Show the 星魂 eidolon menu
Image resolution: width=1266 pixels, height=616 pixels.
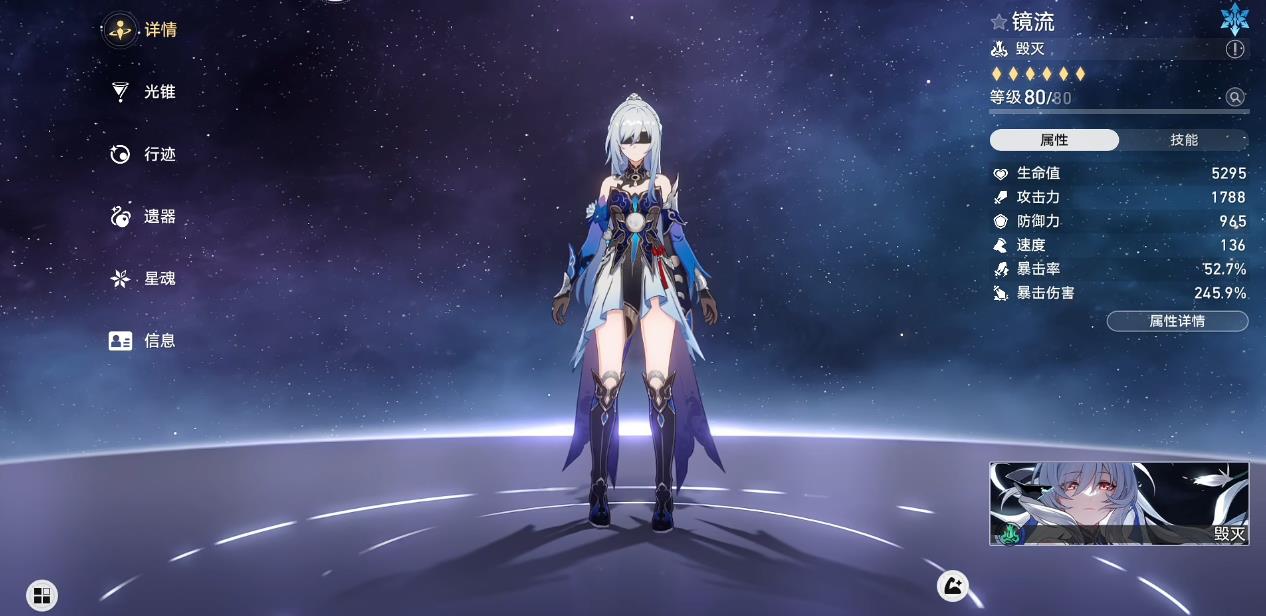coord(142,278)
